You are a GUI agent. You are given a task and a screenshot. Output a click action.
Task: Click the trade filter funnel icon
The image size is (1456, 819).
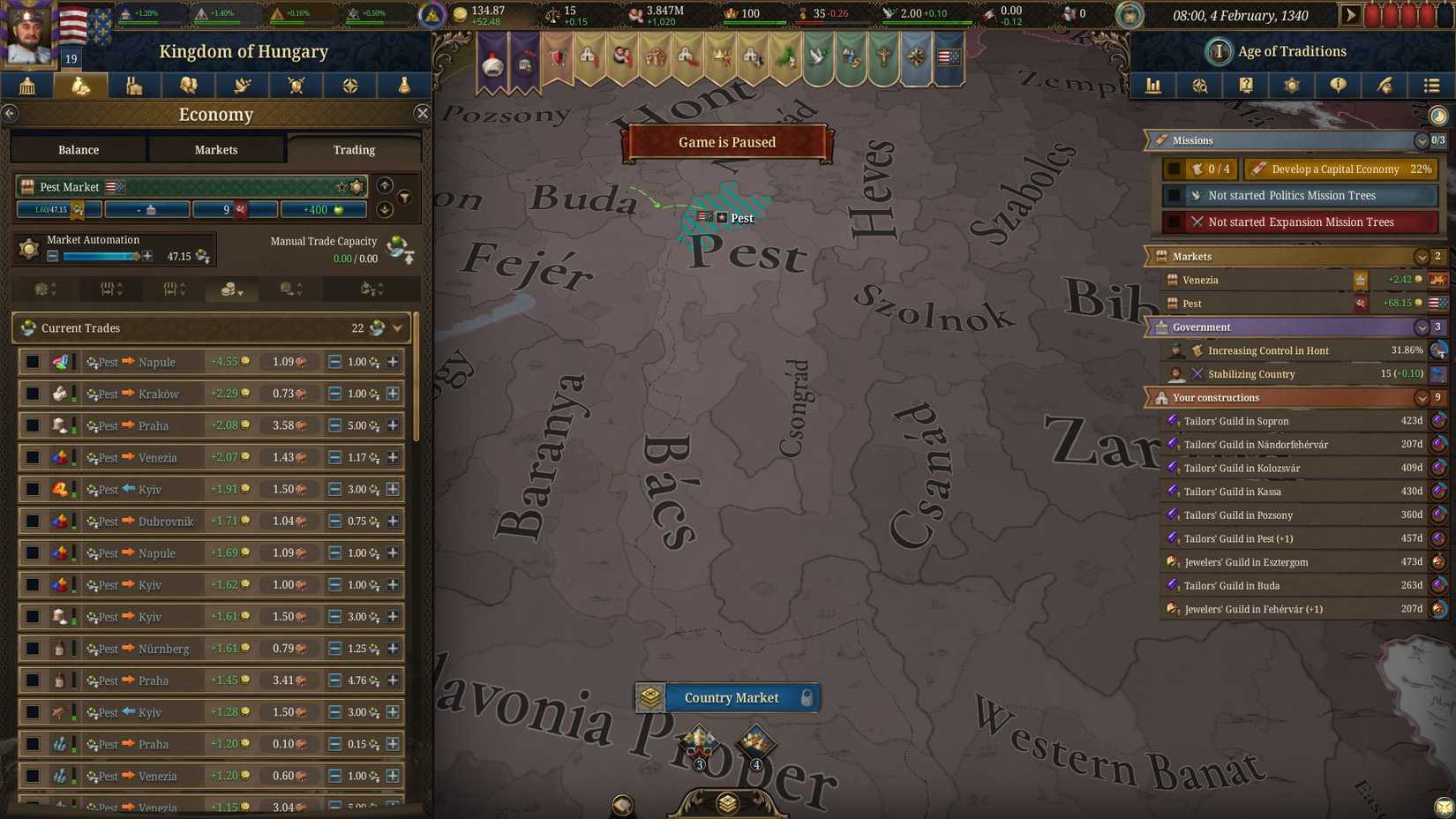403,197
